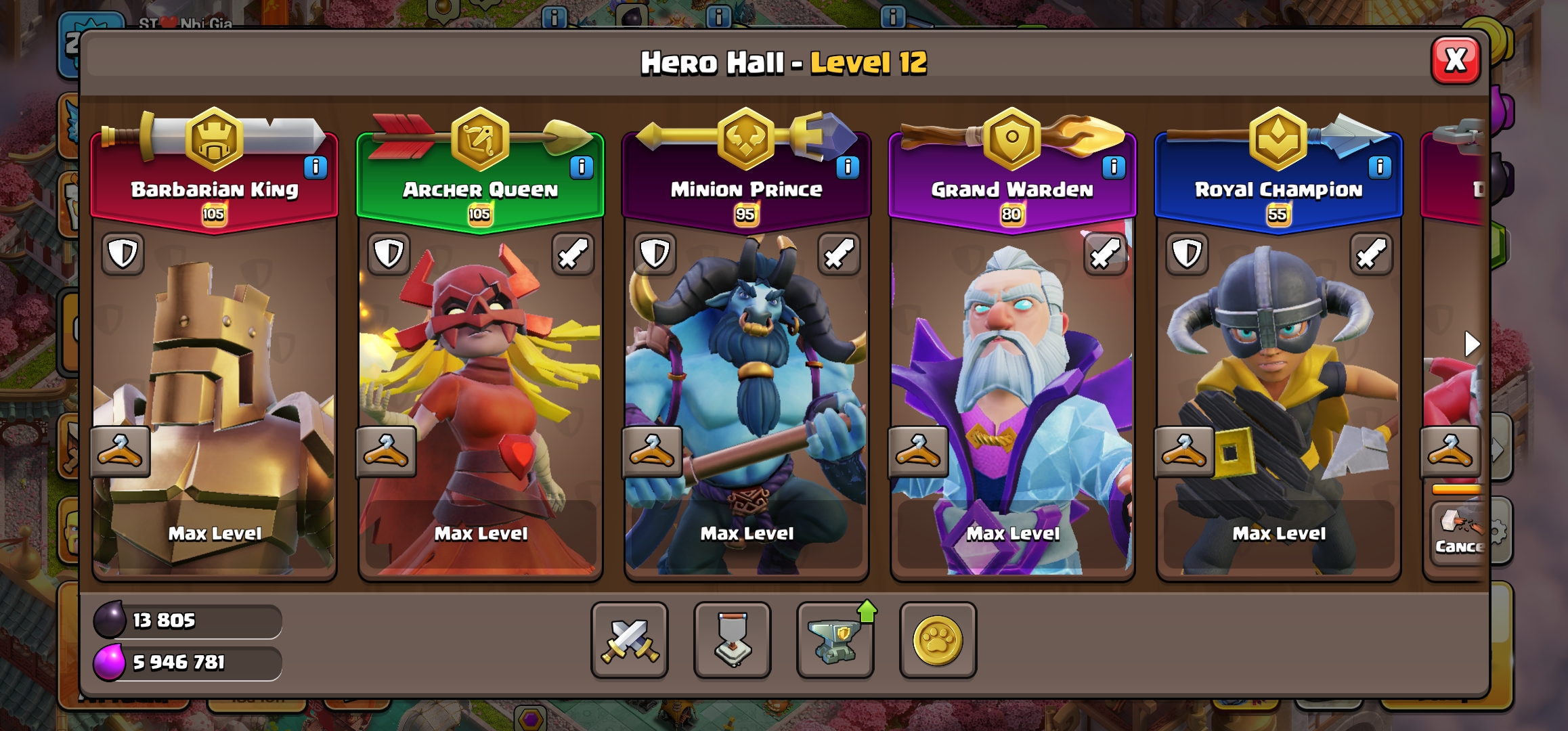Open the hero banner pedestal button
This screenshot has height=731, width=1568.
(733, 640)
